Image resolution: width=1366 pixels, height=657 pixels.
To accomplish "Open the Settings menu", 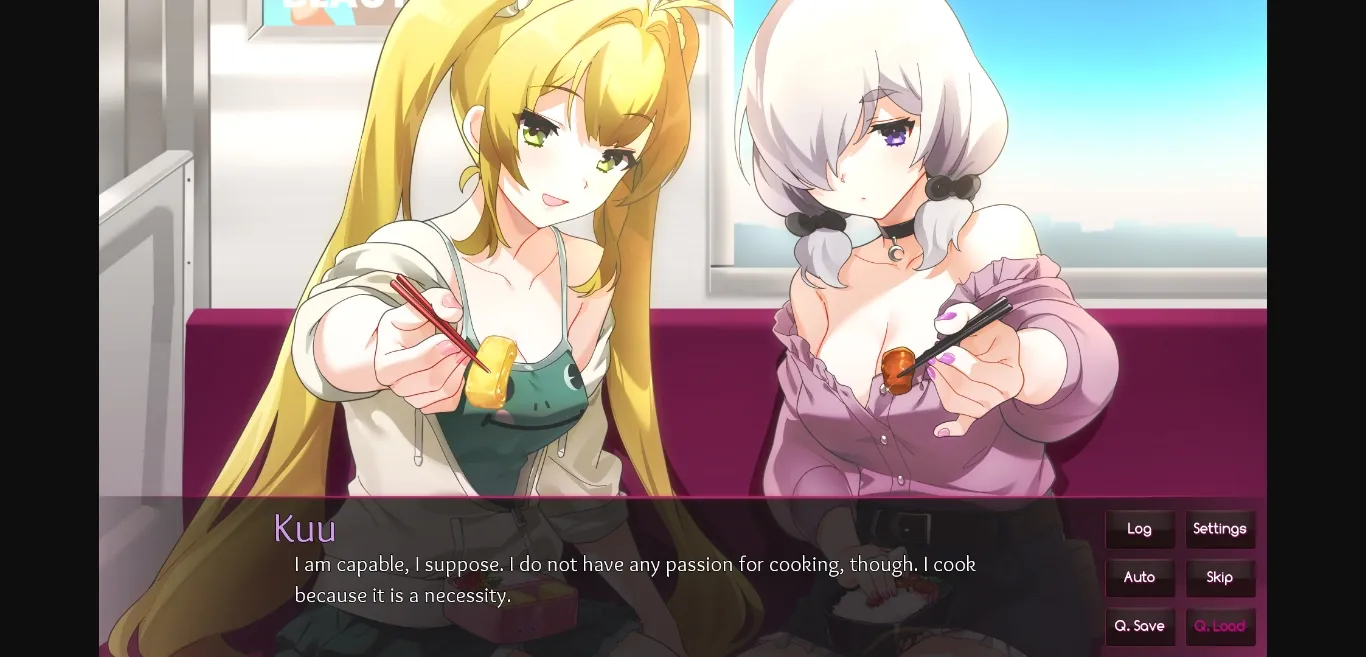I will click(x=1219, y=529).
